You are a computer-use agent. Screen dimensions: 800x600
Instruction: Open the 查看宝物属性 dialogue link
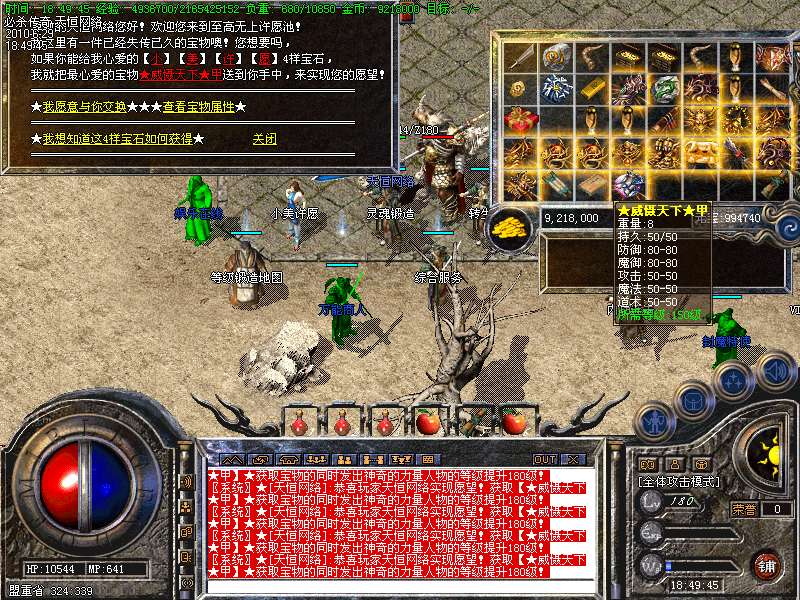[198, 106]
